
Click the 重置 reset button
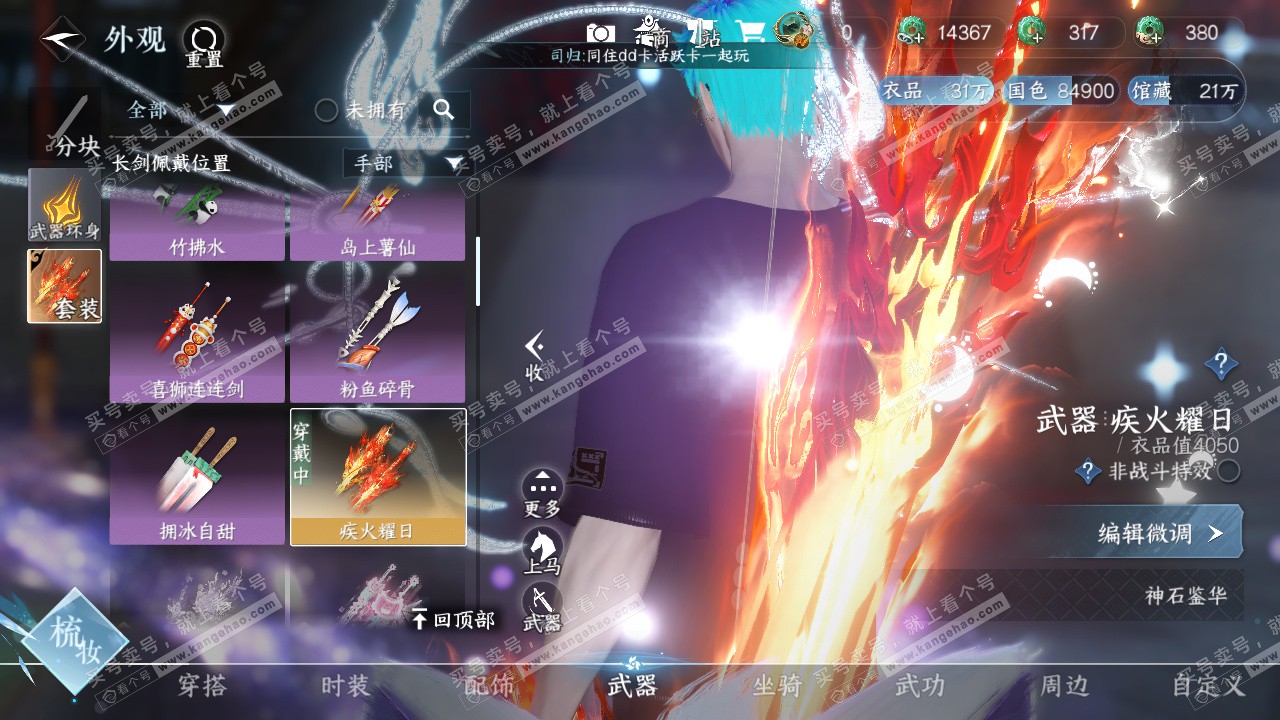coord(204,45)
